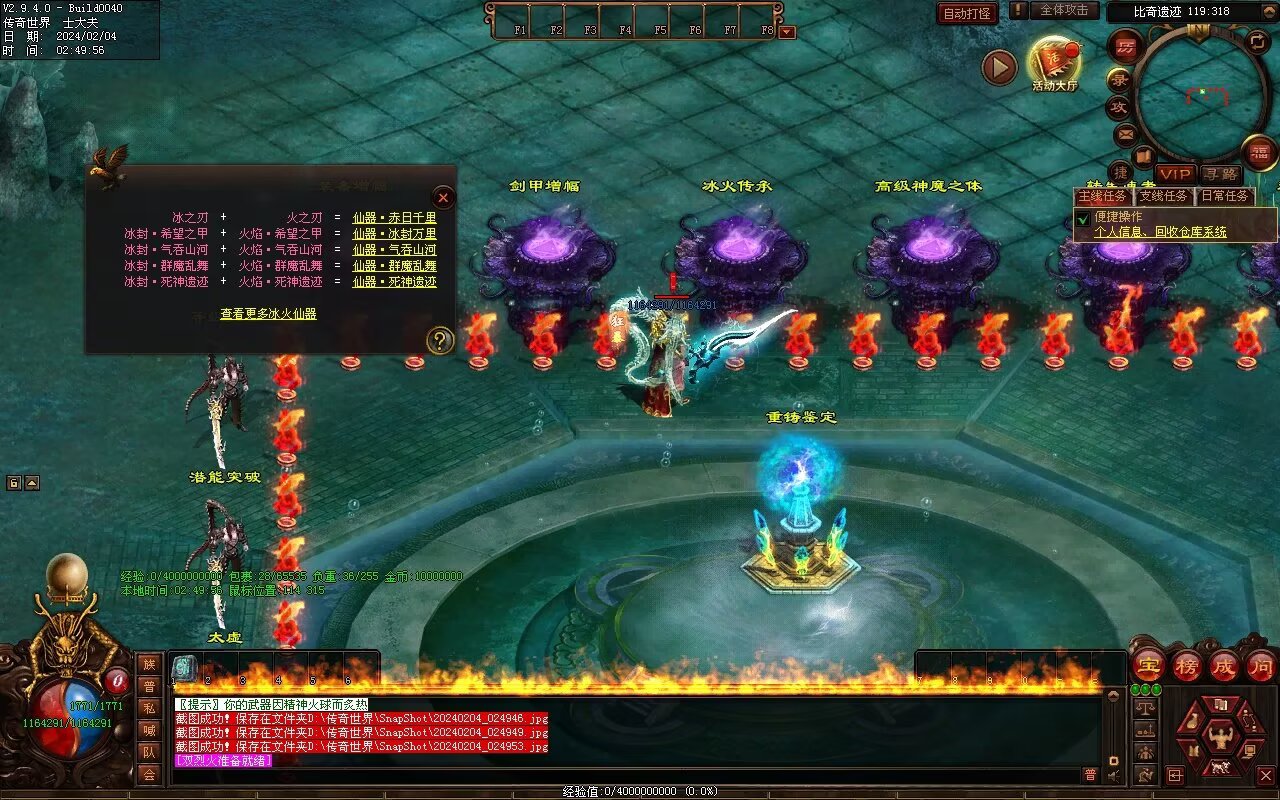Click the question mark help button

point(440,341)
